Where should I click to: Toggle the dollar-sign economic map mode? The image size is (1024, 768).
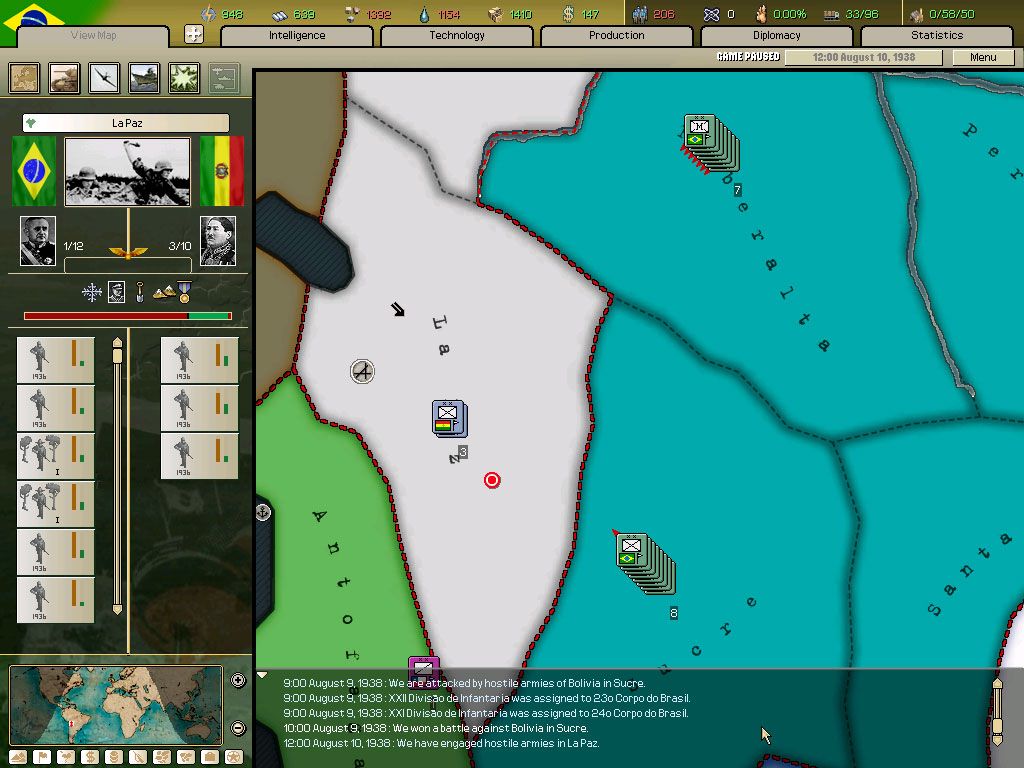(x=89, y=757)
